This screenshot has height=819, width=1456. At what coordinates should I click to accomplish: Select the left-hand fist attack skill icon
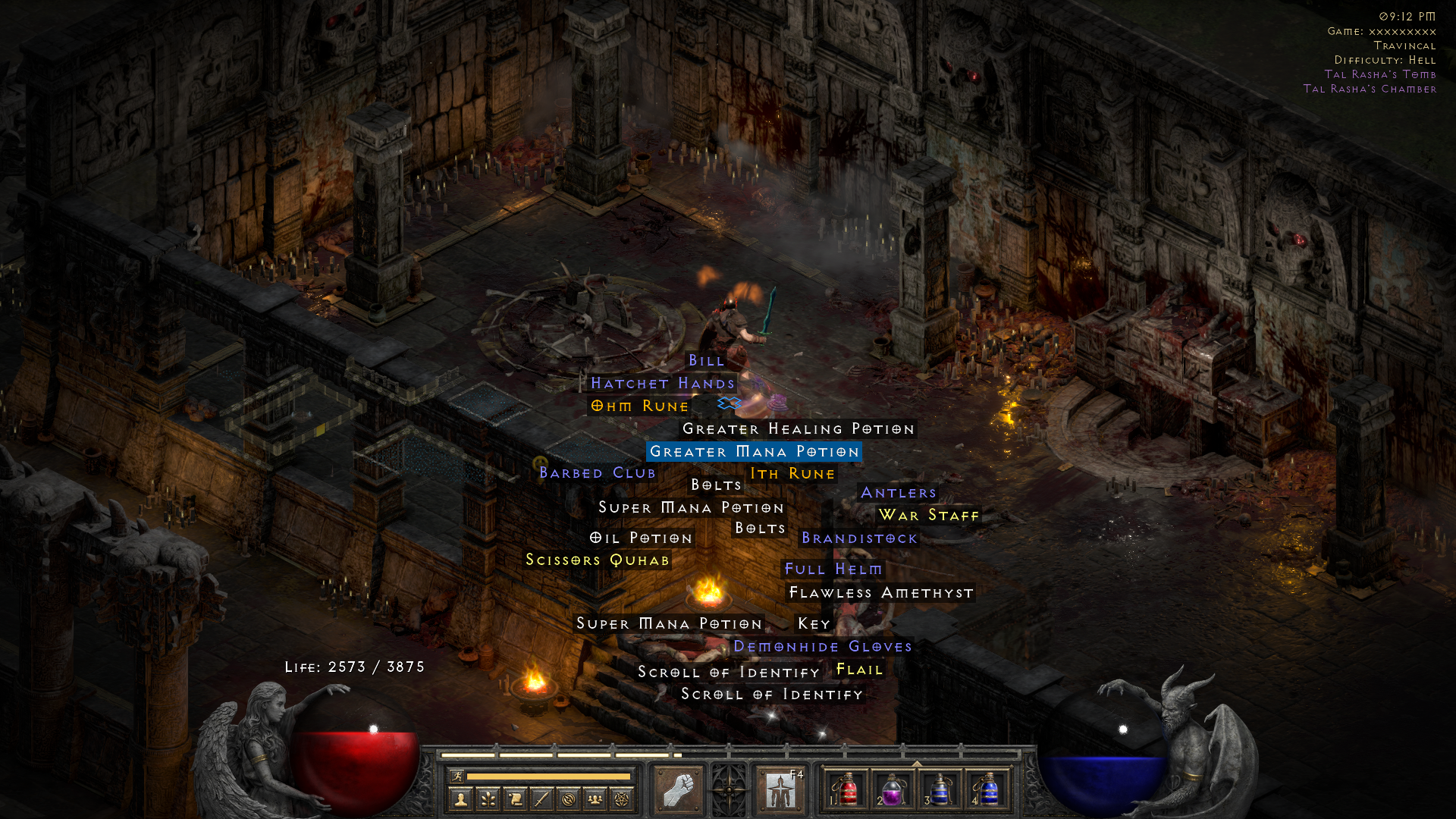point(679,790)
